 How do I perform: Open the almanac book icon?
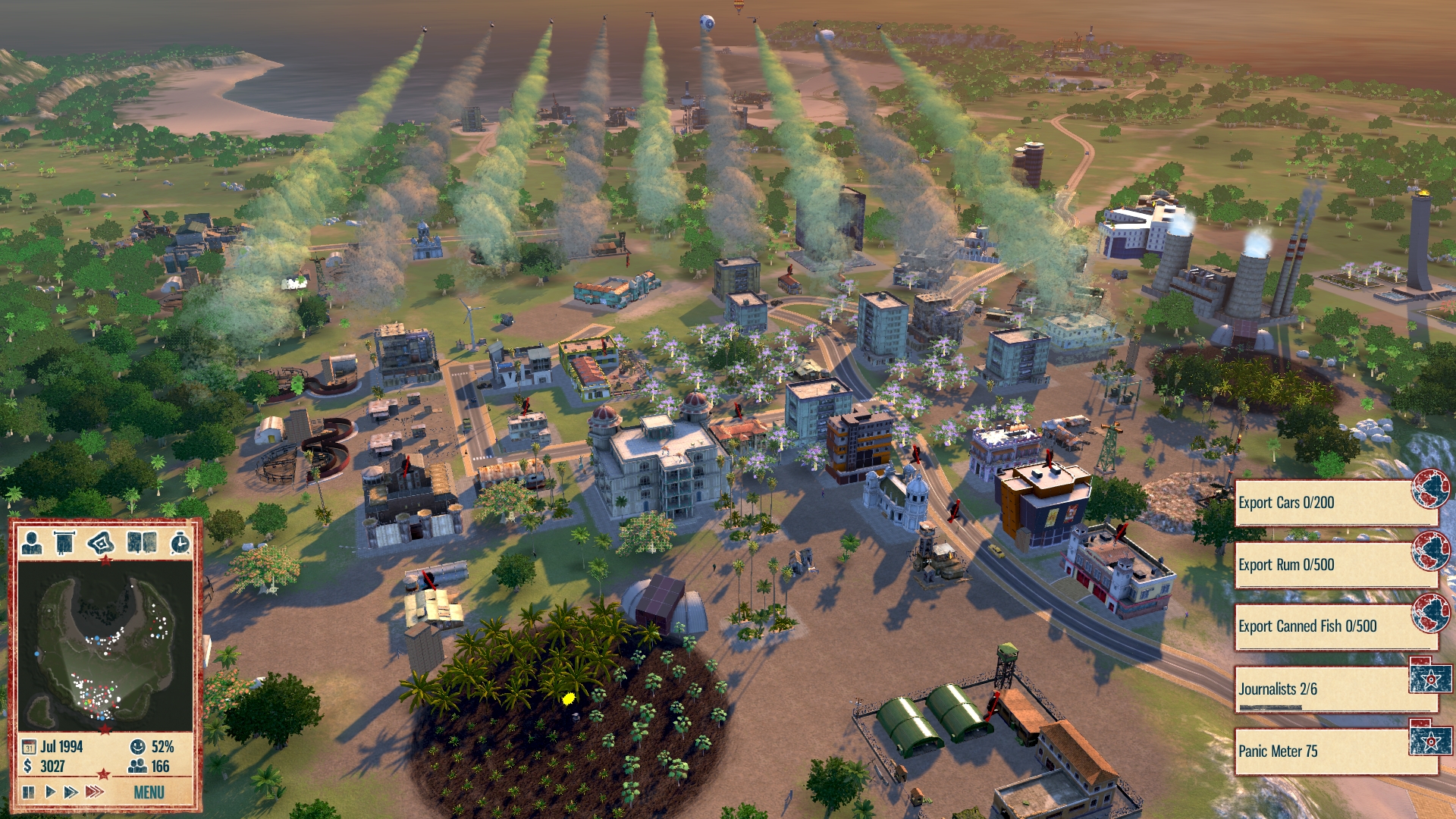pos(142,543)
